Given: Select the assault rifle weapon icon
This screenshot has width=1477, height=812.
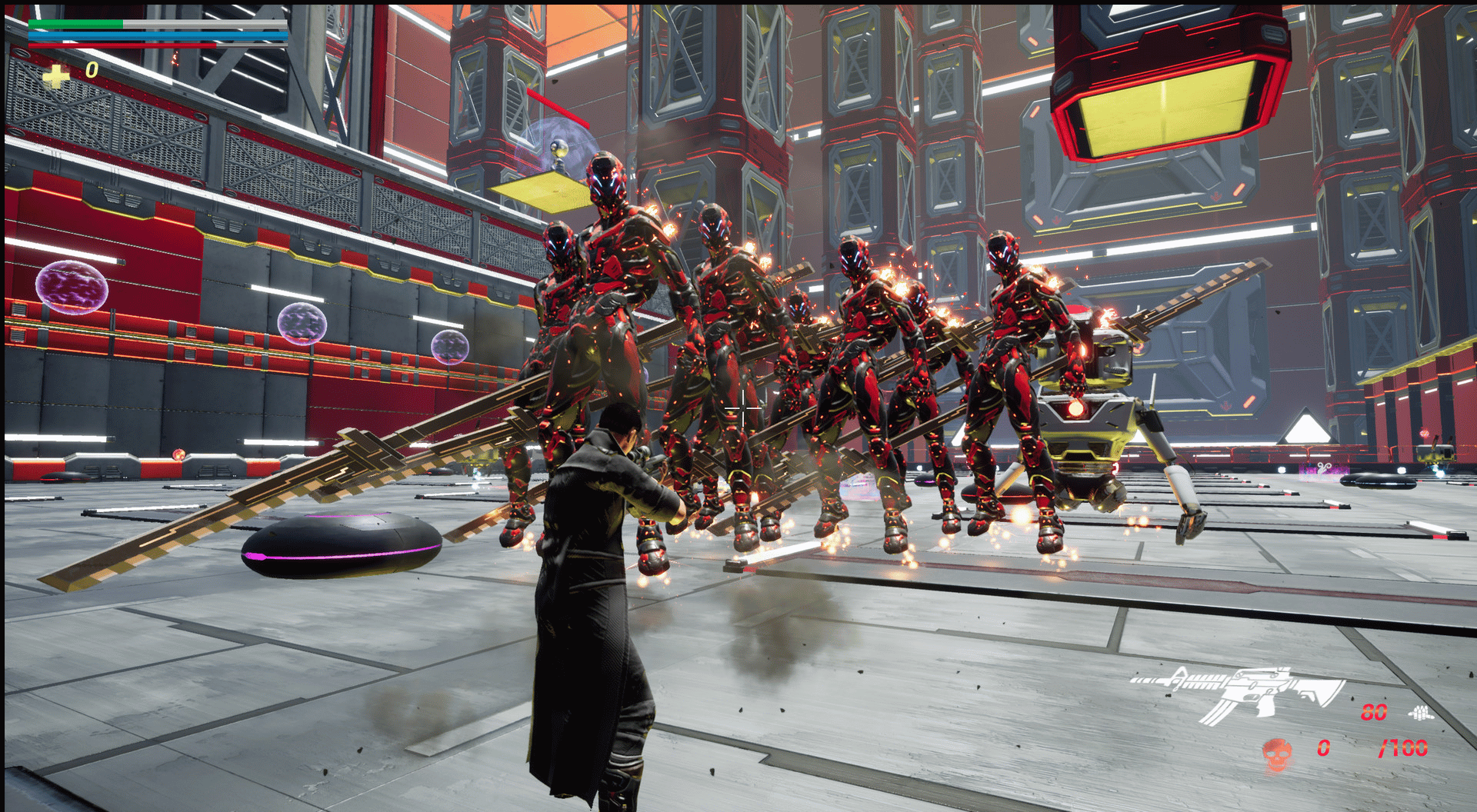Looking at the screenshot, I should tap(1237, 693).
